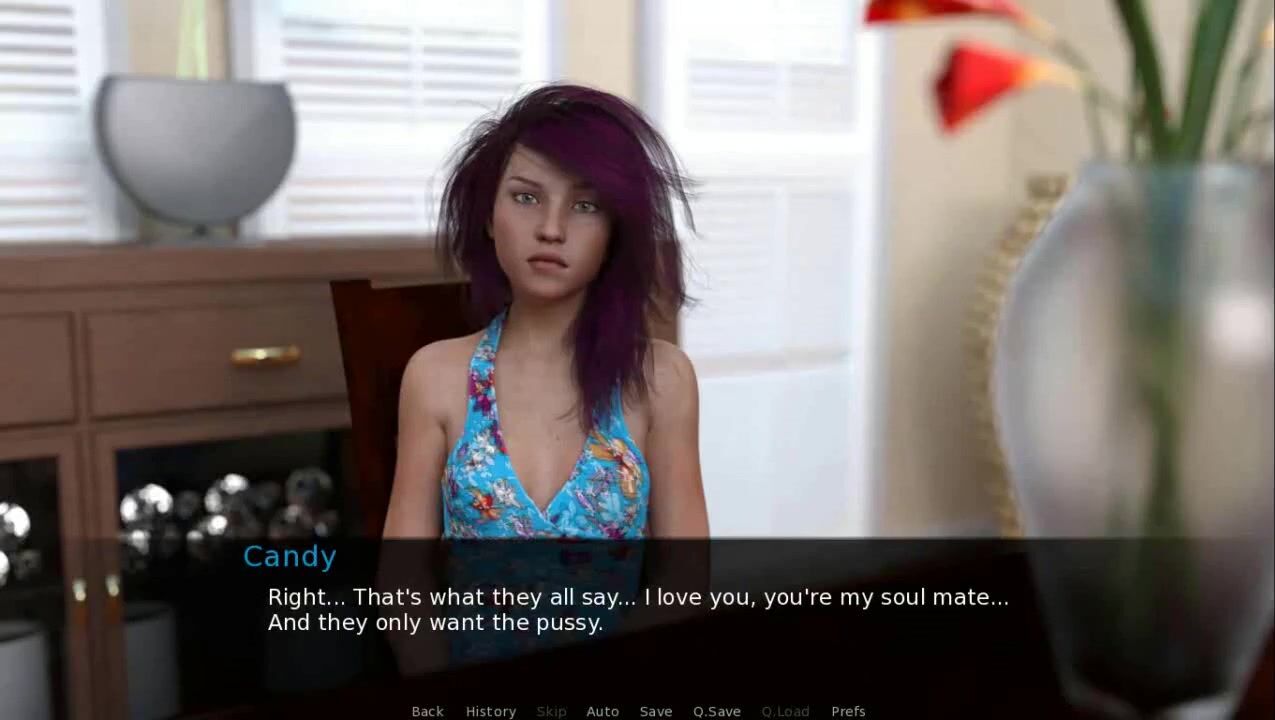
Task: Open the dialogue History log
Action: point(490,711)
